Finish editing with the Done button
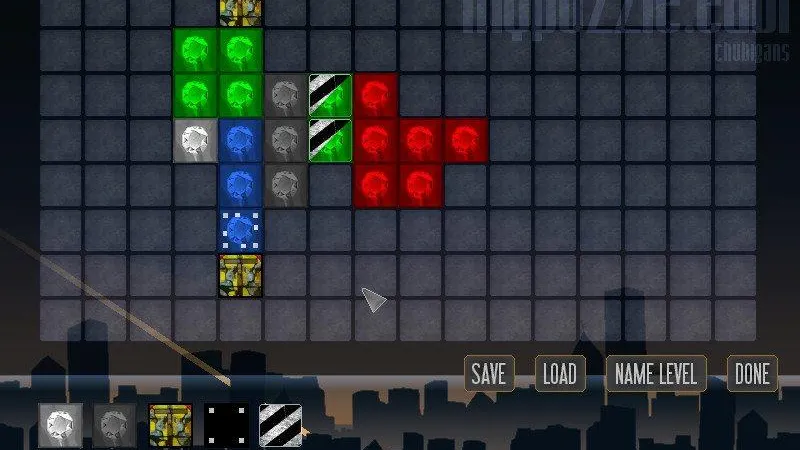The height and width of the screenshot is (450, 800). [752, 374]
